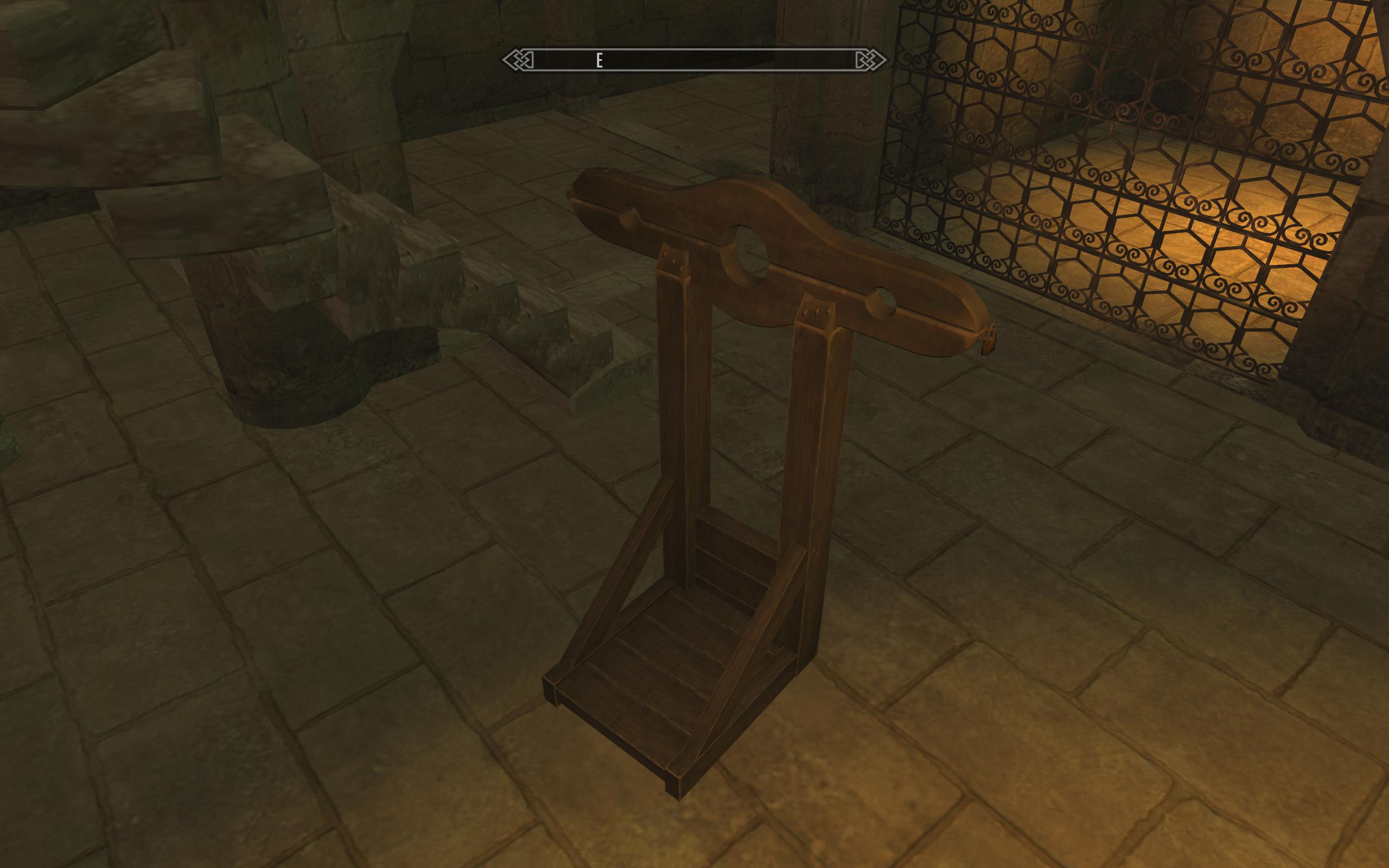Toggle the compass heading indicator
The height and width of the screenshot is (868, 1389).
click(x=598, y=60)
